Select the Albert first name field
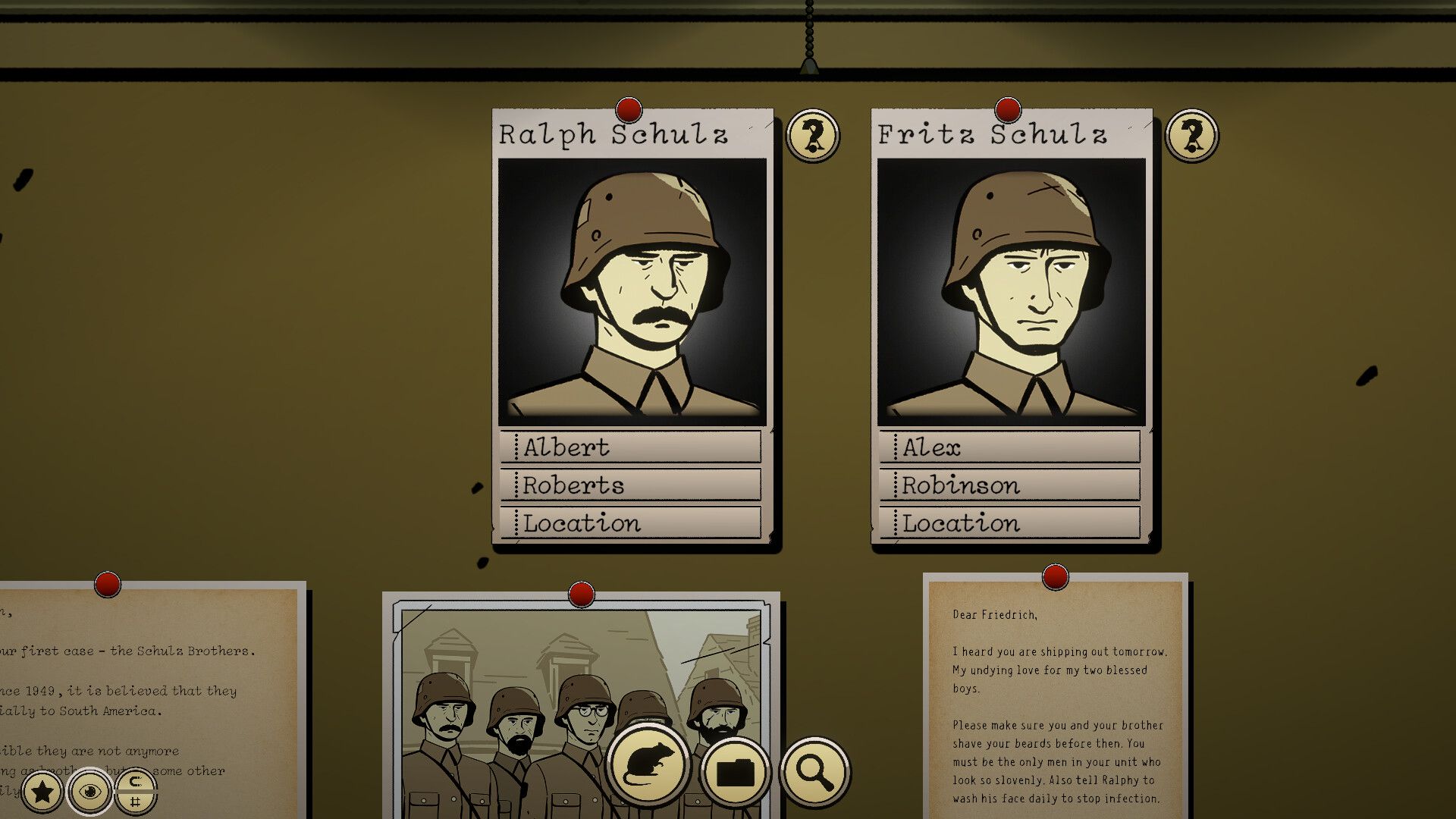The height and width of the screenshot is (819, 1456). coord(631,447)
